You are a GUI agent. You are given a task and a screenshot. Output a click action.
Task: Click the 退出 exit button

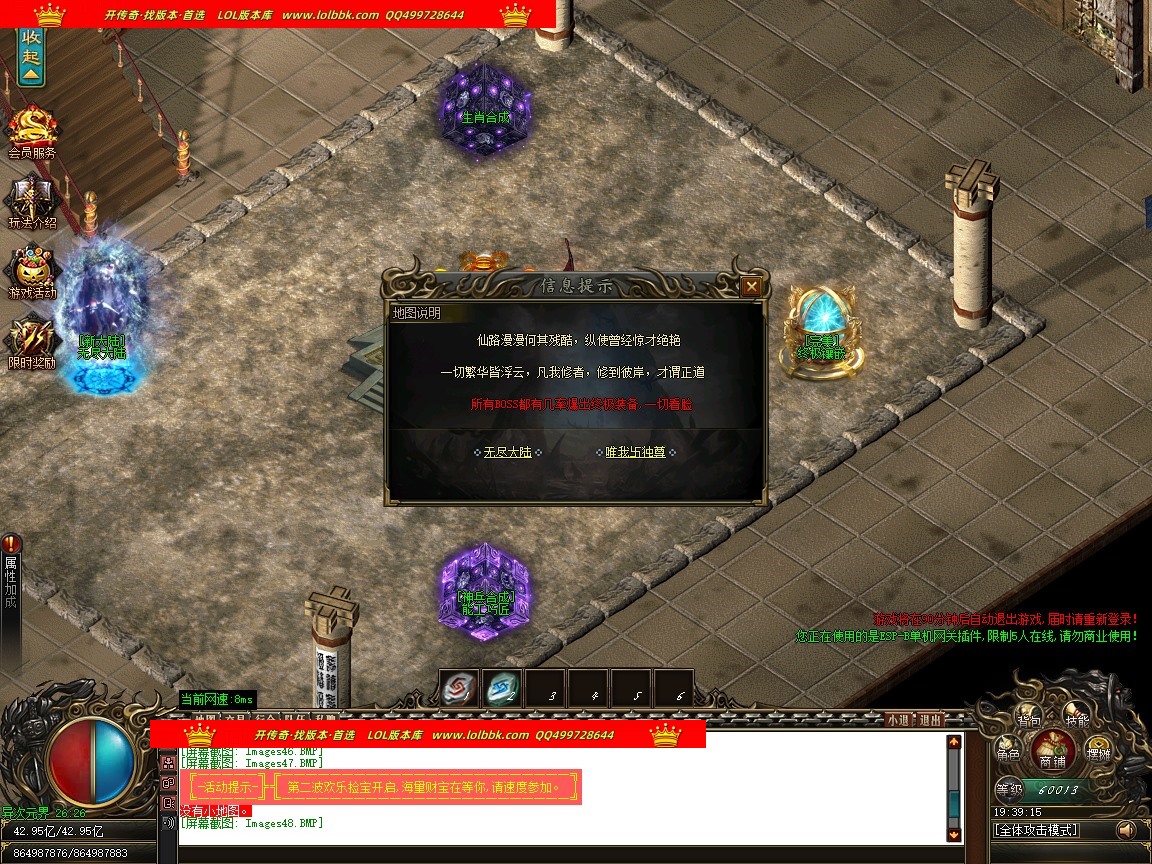tap(930, 719)
